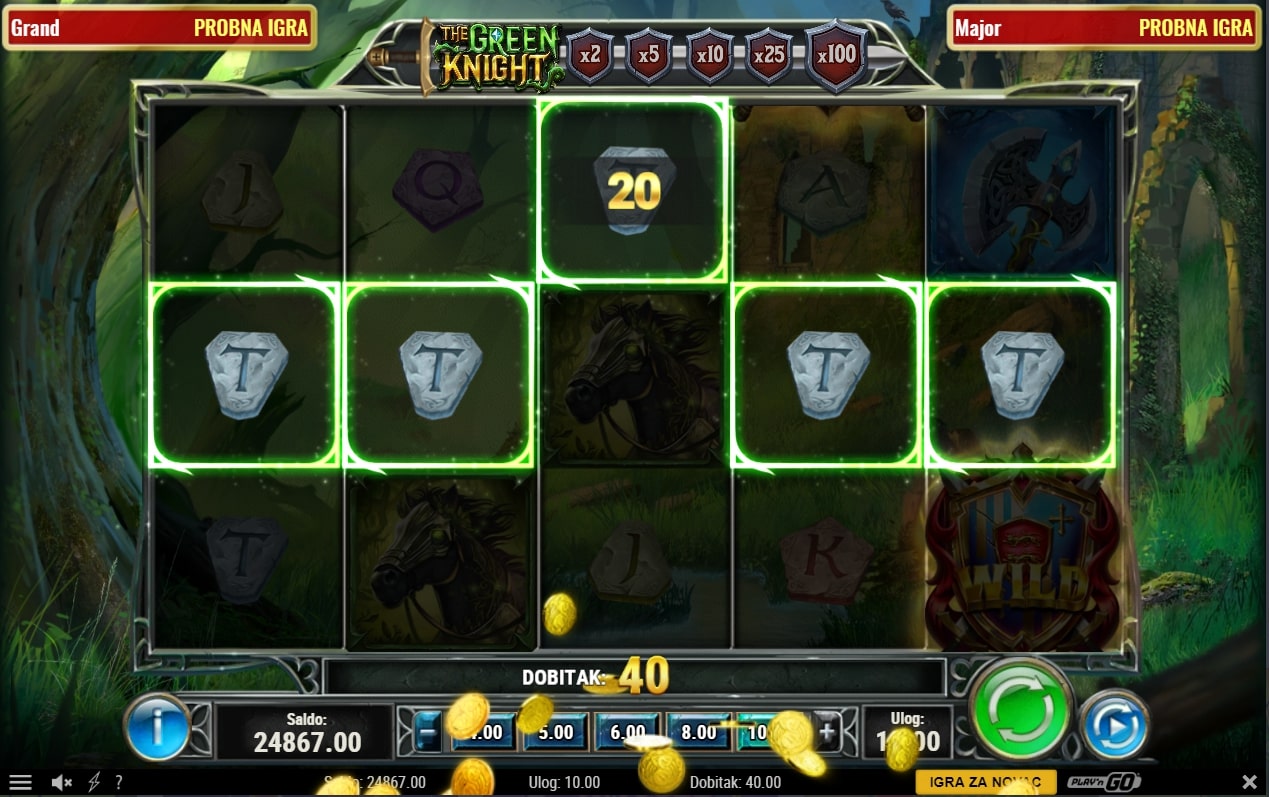Toggle fast play lightning bolt
The height and width of the screenshot is (797, 1269).
click(95, 782)
